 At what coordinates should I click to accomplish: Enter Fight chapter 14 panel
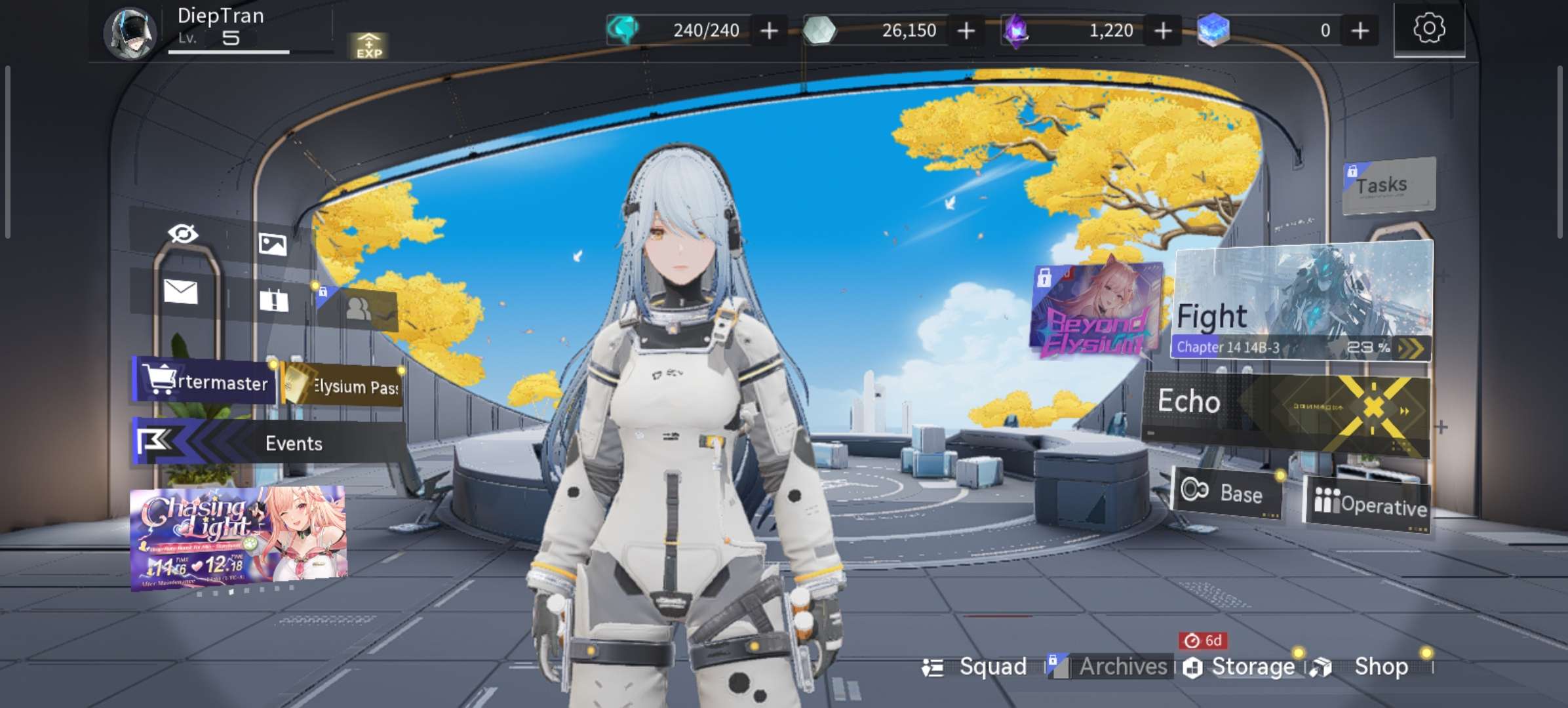(x=1301, y=302)
